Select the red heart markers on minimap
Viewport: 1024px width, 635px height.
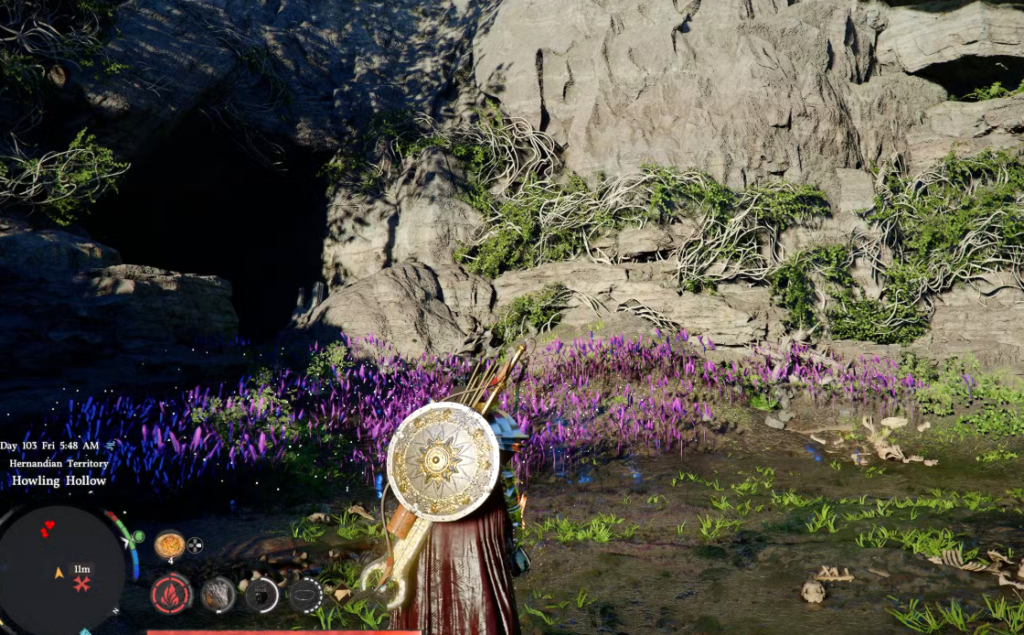click(x=47, y=527)
